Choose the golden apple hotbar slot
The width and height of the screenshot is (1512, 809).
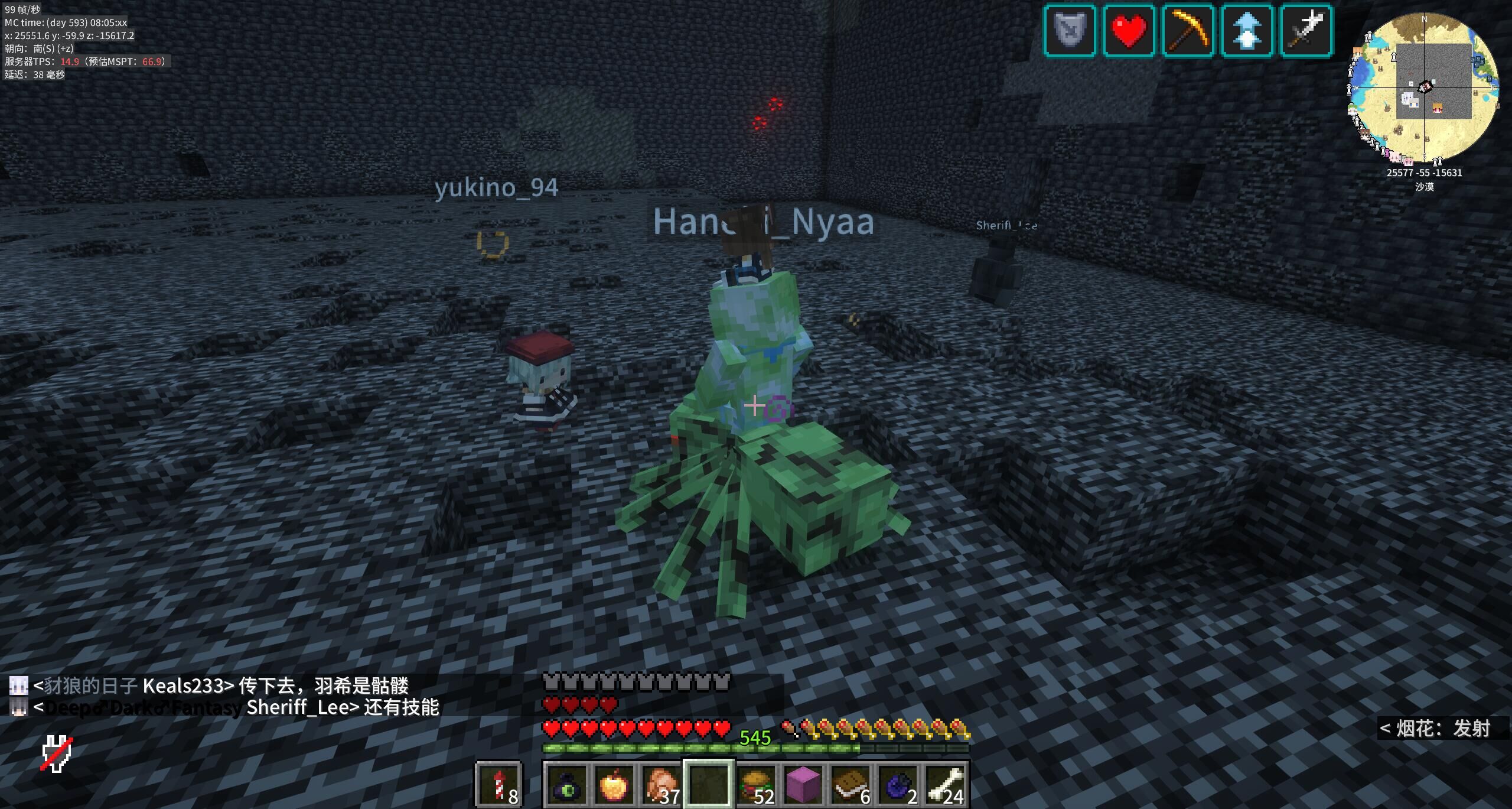tap(615, 784)
